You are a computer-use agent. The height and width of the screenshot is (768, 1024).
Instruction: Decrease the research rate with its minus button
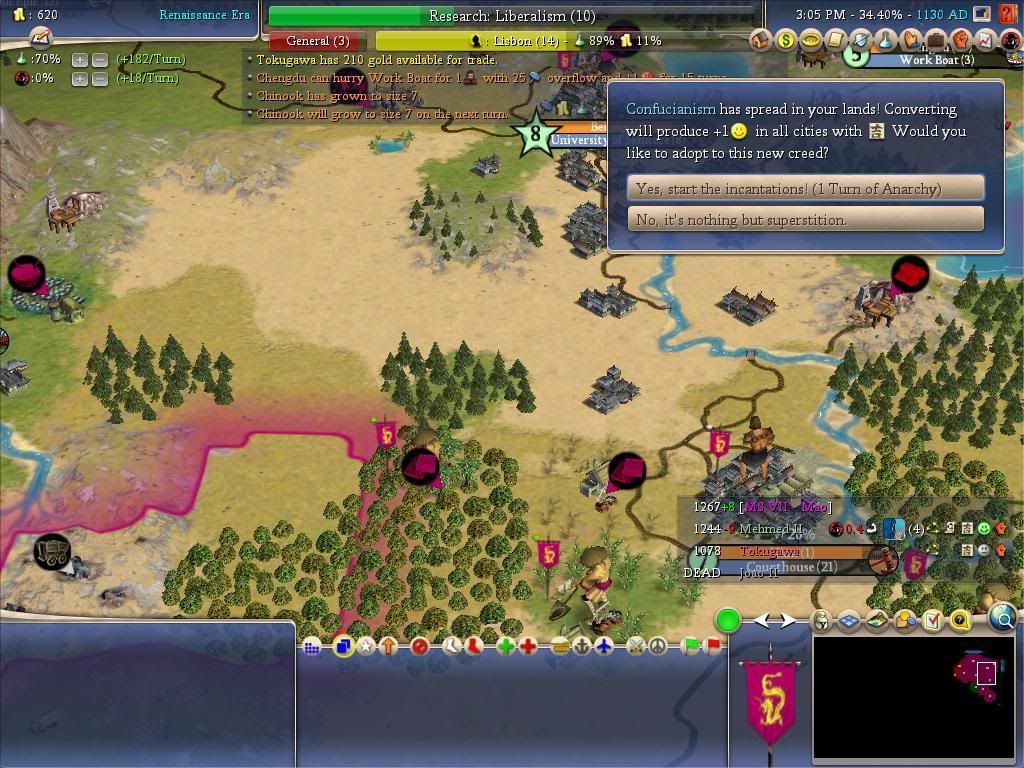pos(99,60)
